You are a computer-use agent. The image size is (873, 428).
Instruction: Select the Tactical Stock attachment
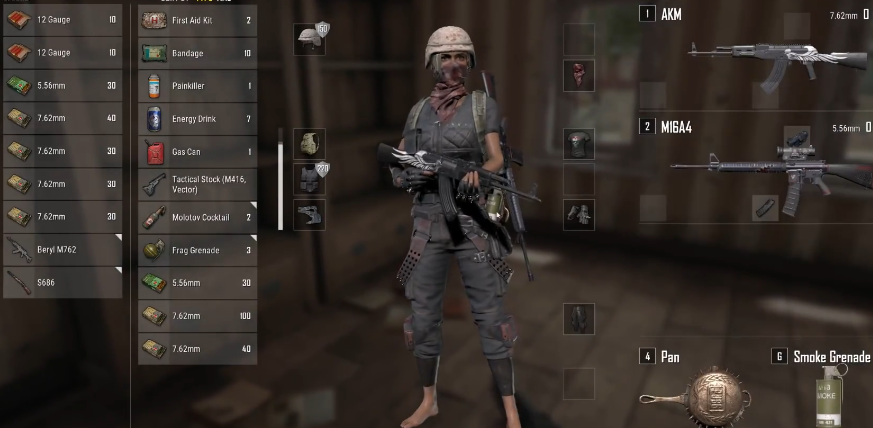point(196,184)
